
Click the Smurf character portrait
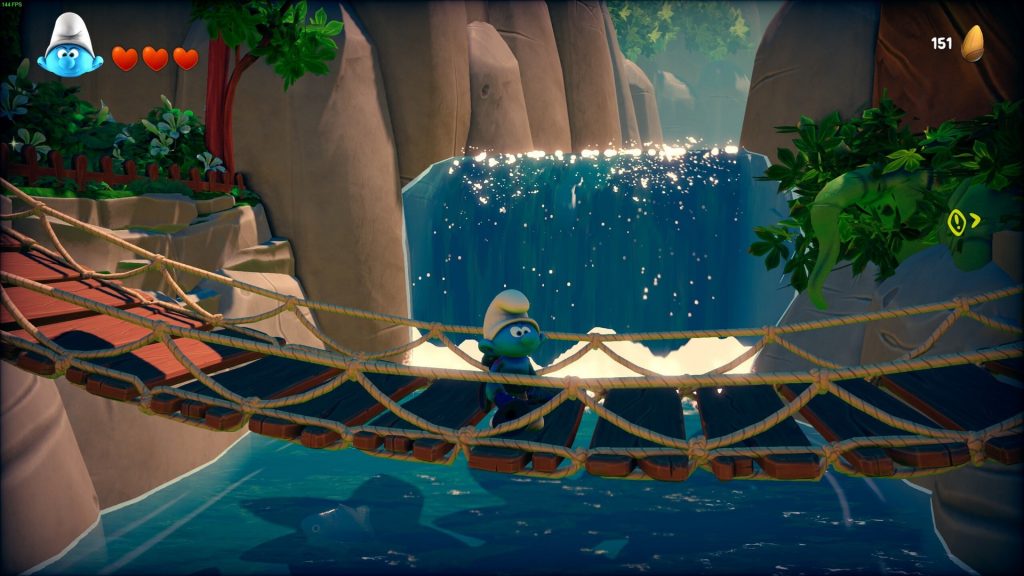click(70, 47)
